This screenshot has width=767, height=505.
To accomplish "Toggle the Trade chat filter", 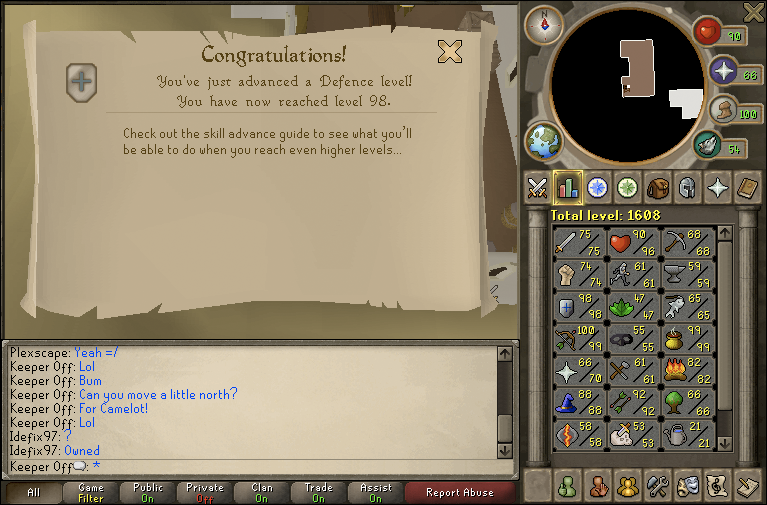I will tap(320, 492).
